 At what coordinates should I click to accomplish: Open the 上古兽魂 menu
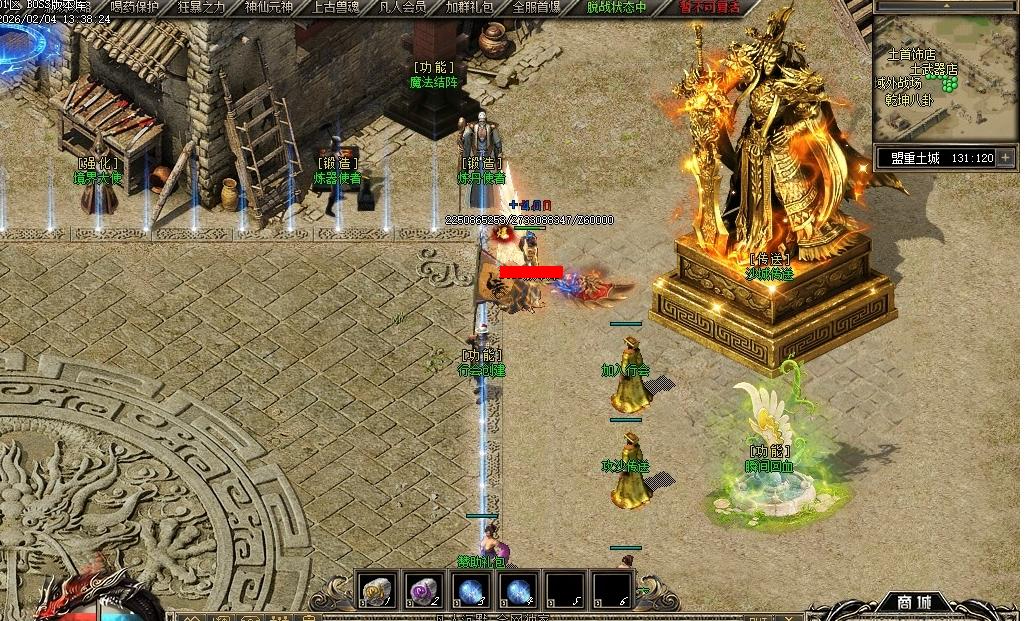pyautogui.click(x=336, y=7)
